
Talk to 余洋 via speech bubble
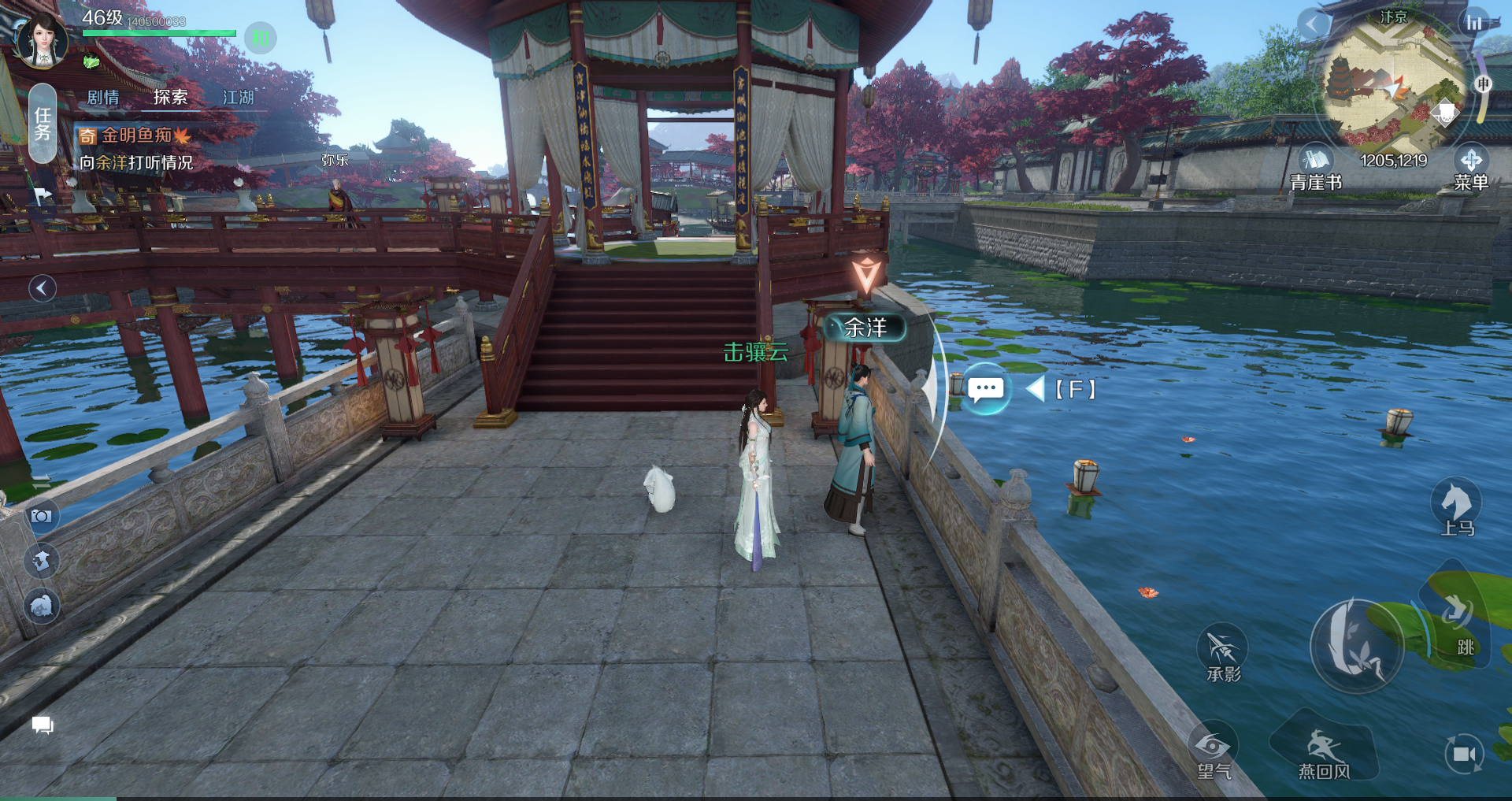coord(986,389)
